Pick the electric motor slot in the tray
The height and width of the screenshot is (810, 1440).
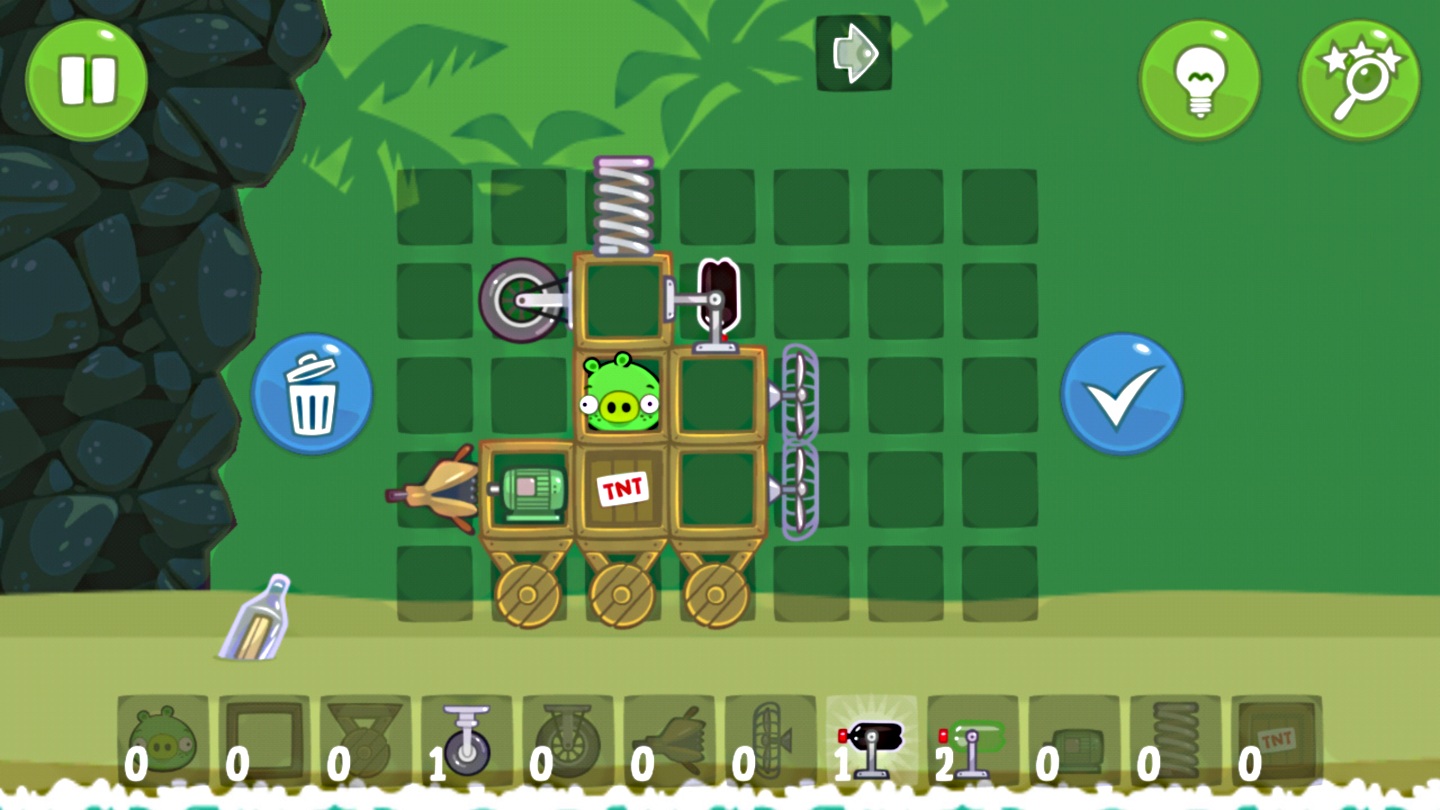point(1074,741)
